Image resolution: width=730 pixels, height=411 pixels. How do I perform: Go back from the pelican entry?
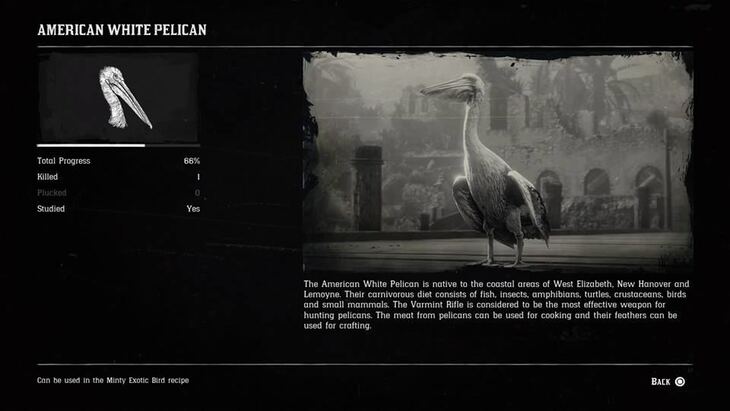coord(668,381)
